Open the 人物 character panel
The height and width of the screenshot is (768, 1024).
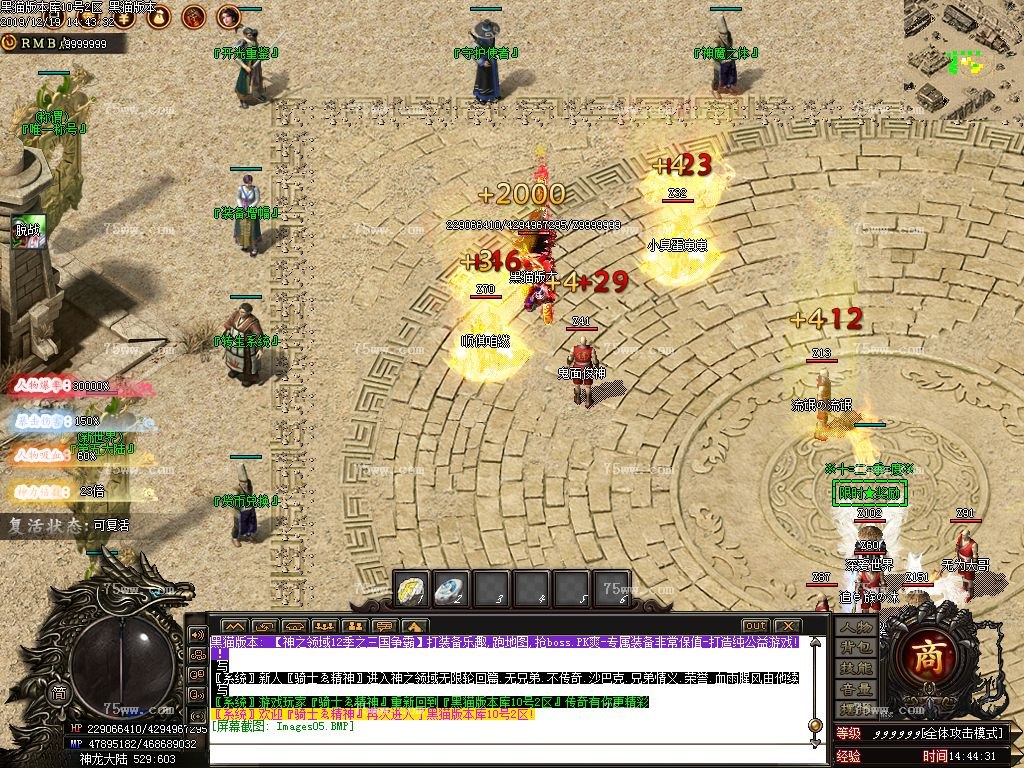coord(856,627)
